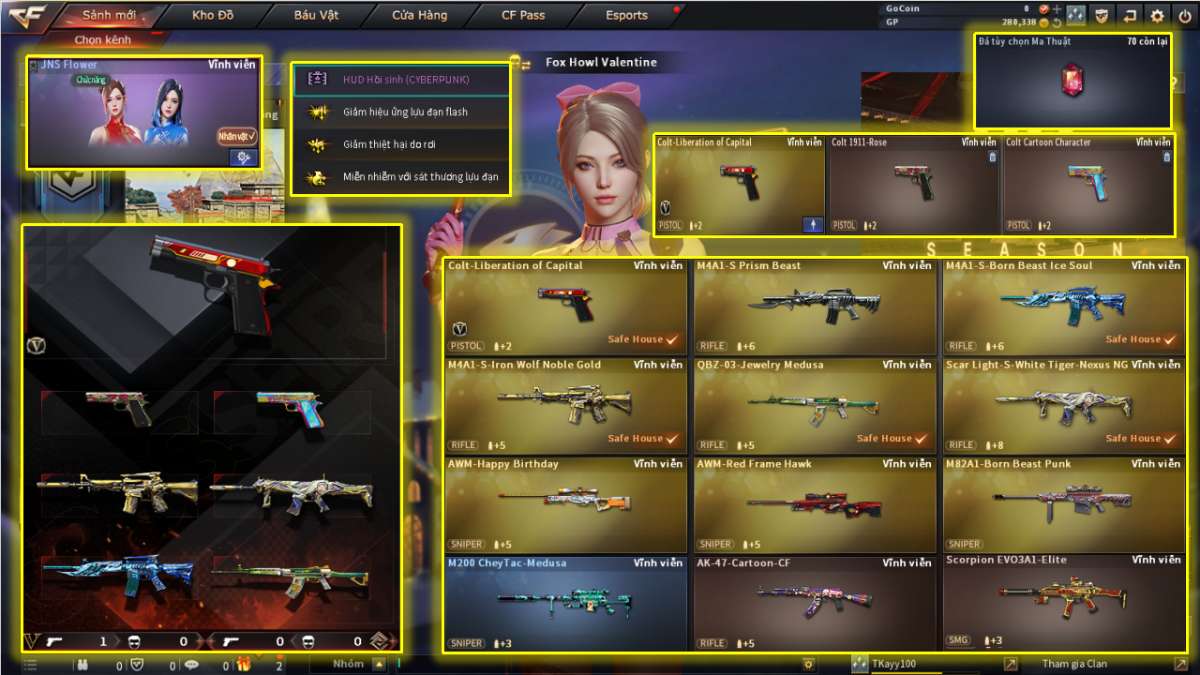Choose the Giảm thiệt hại do rơi perk
Viewport: 1200px width, 675px height.
click(401, 145)
